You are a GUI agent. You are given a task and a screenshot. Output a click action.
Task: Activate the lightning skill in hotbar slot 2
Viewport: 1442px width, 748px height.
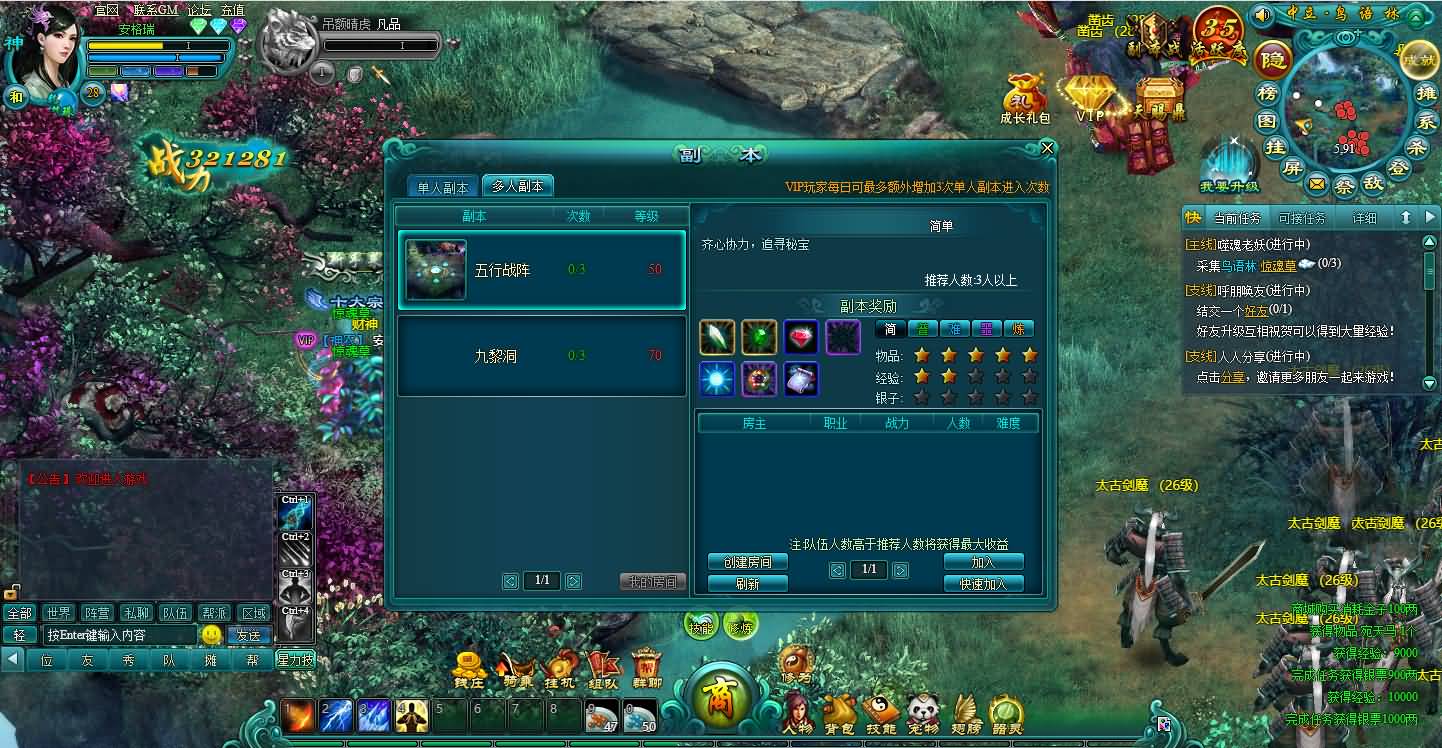(x=335, y=715)
